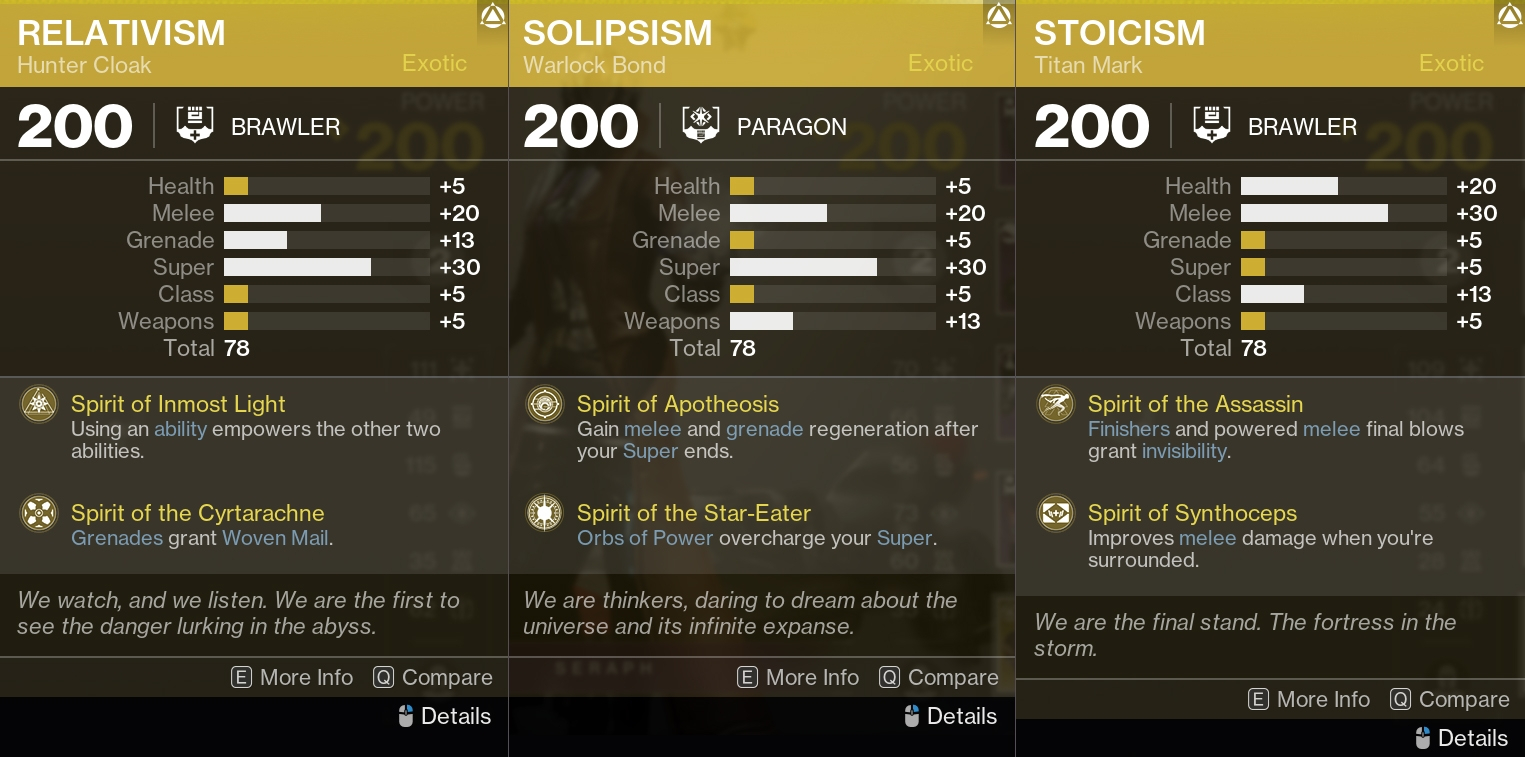
Task: Click the Spirit of Inmost Light perk icon
Action: coord(39,404)
